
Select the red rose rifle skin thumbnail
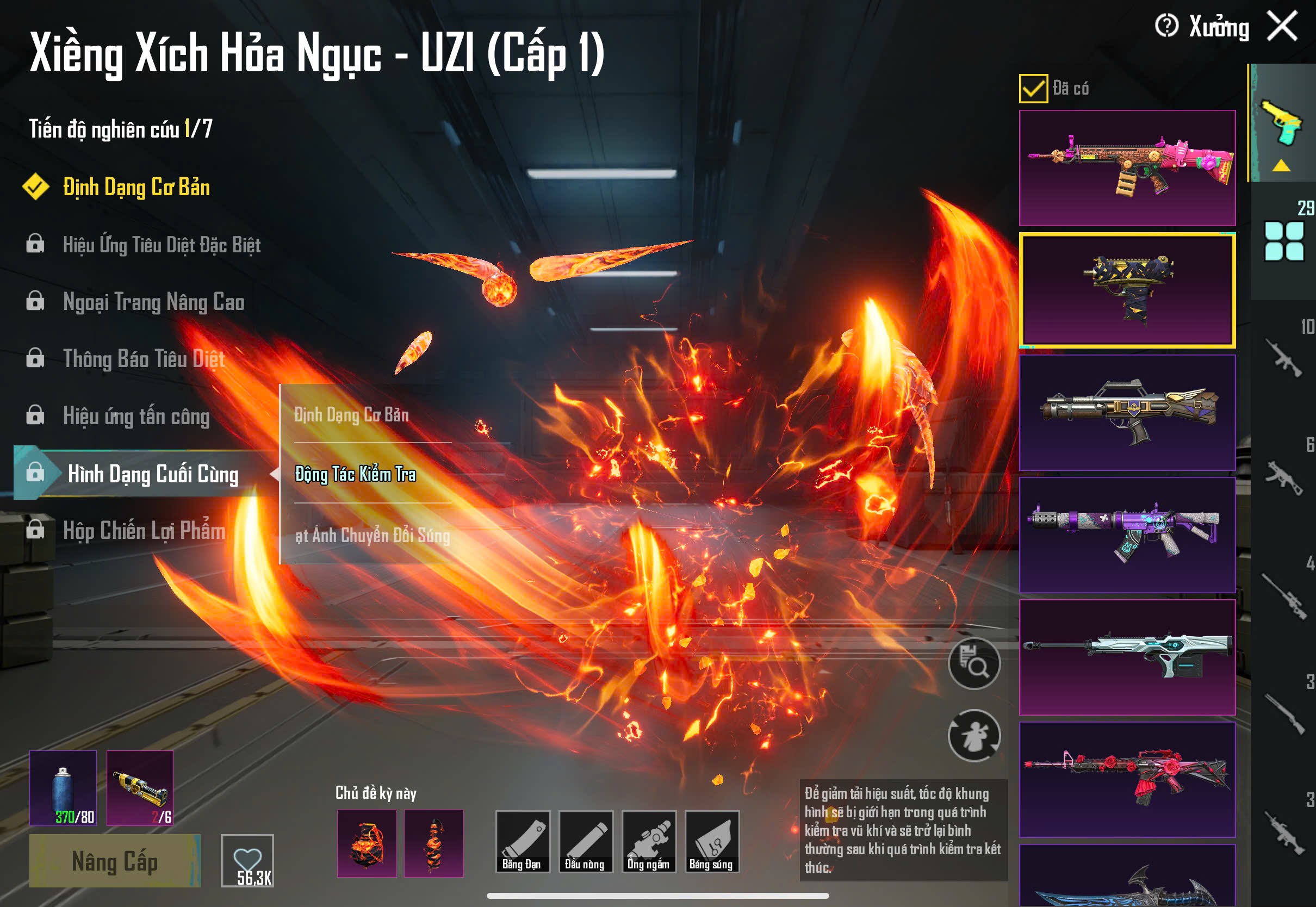click(1127, 779)
